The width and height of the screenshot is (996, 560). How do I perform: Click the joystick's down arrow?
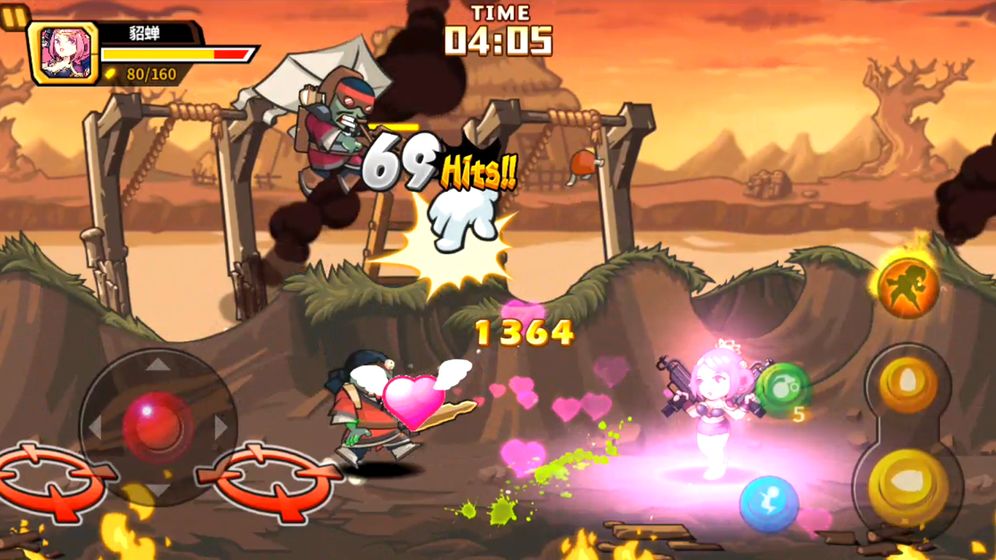(x=158, y=488)
